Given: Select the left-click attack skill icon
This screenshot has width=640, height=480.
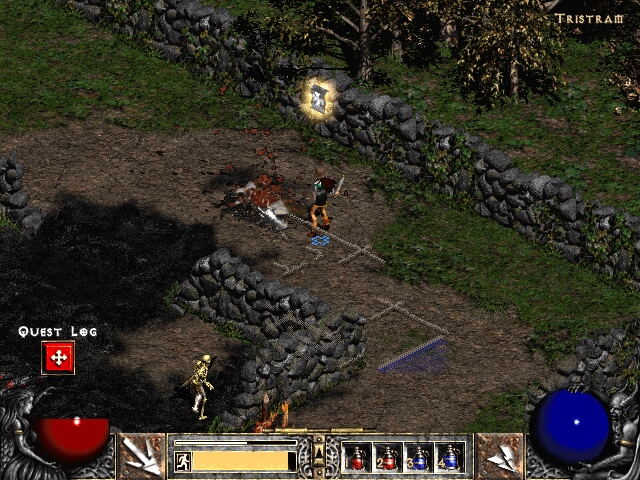Looking at the screenshot, I should pos(143,456).
